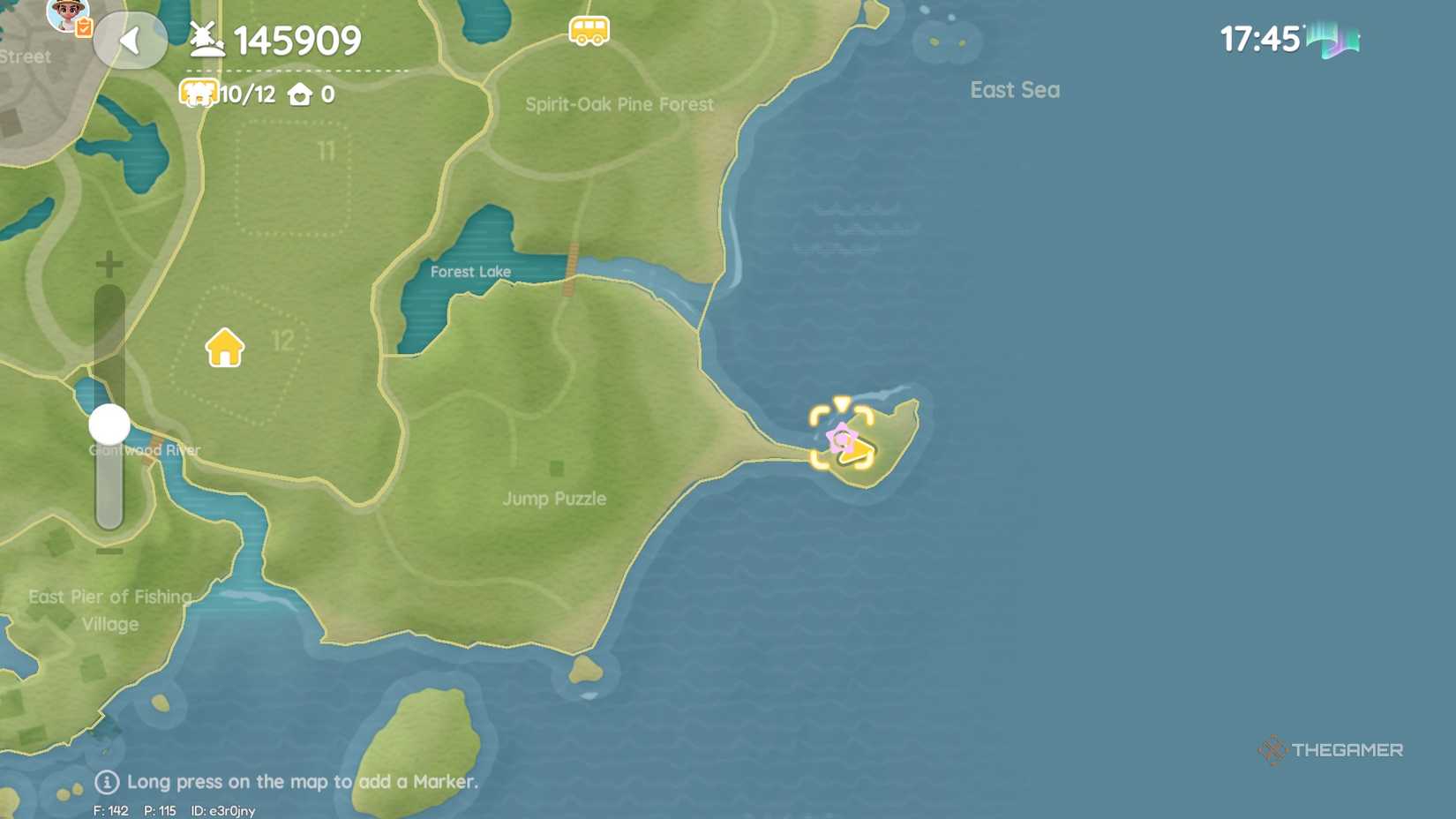Click the player position arrow marker
Viewport: 1456px width, 819px height.
coord(858,452)
